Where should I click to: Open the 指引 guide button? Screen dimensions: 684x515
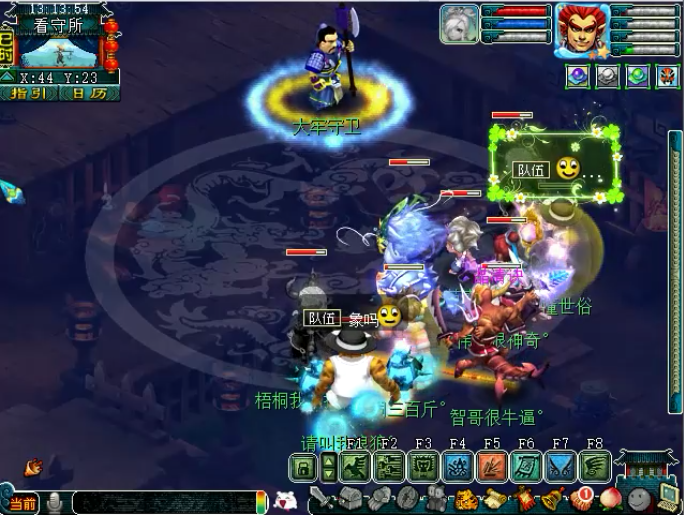tap(33, 93)
